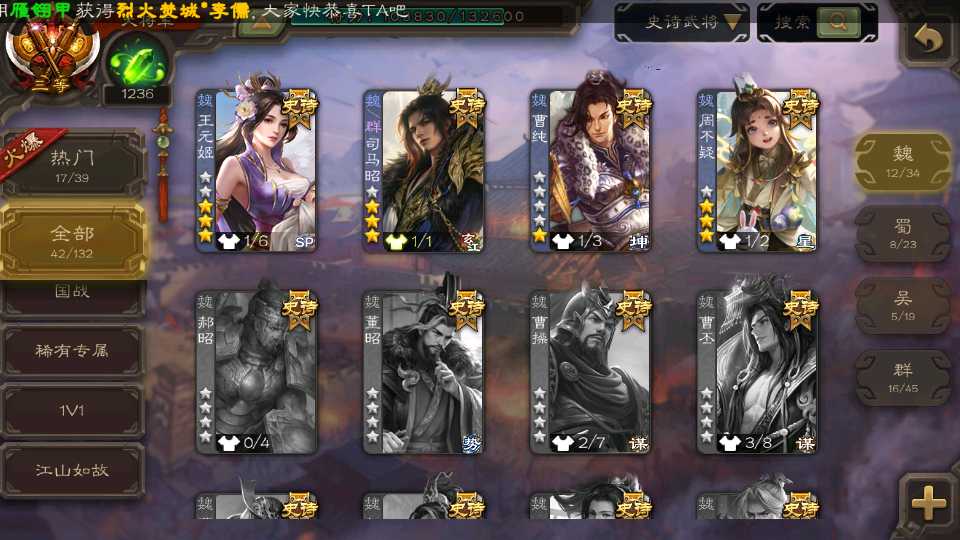
Task: Show the 吴 faction heroes
Action: pyautogui.click(x=902, y=305)
